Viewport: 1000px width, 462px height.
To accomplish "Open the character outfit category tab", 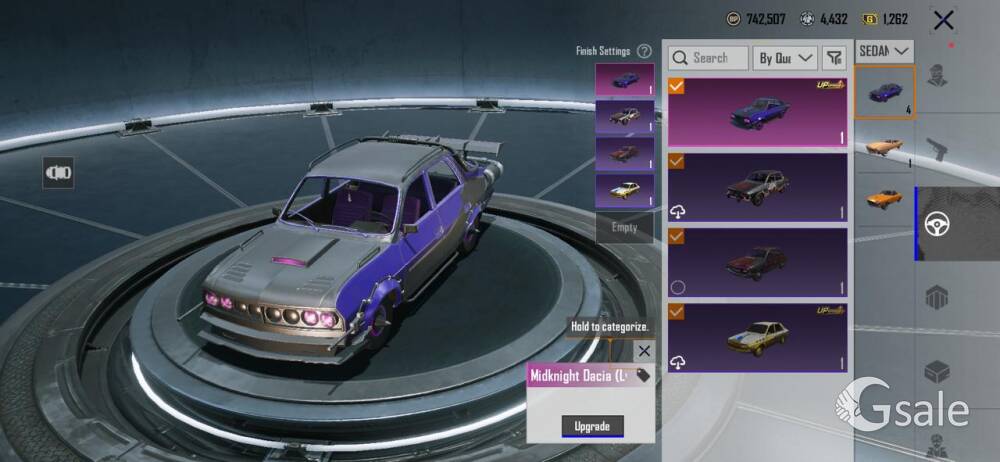I will 938,76.
